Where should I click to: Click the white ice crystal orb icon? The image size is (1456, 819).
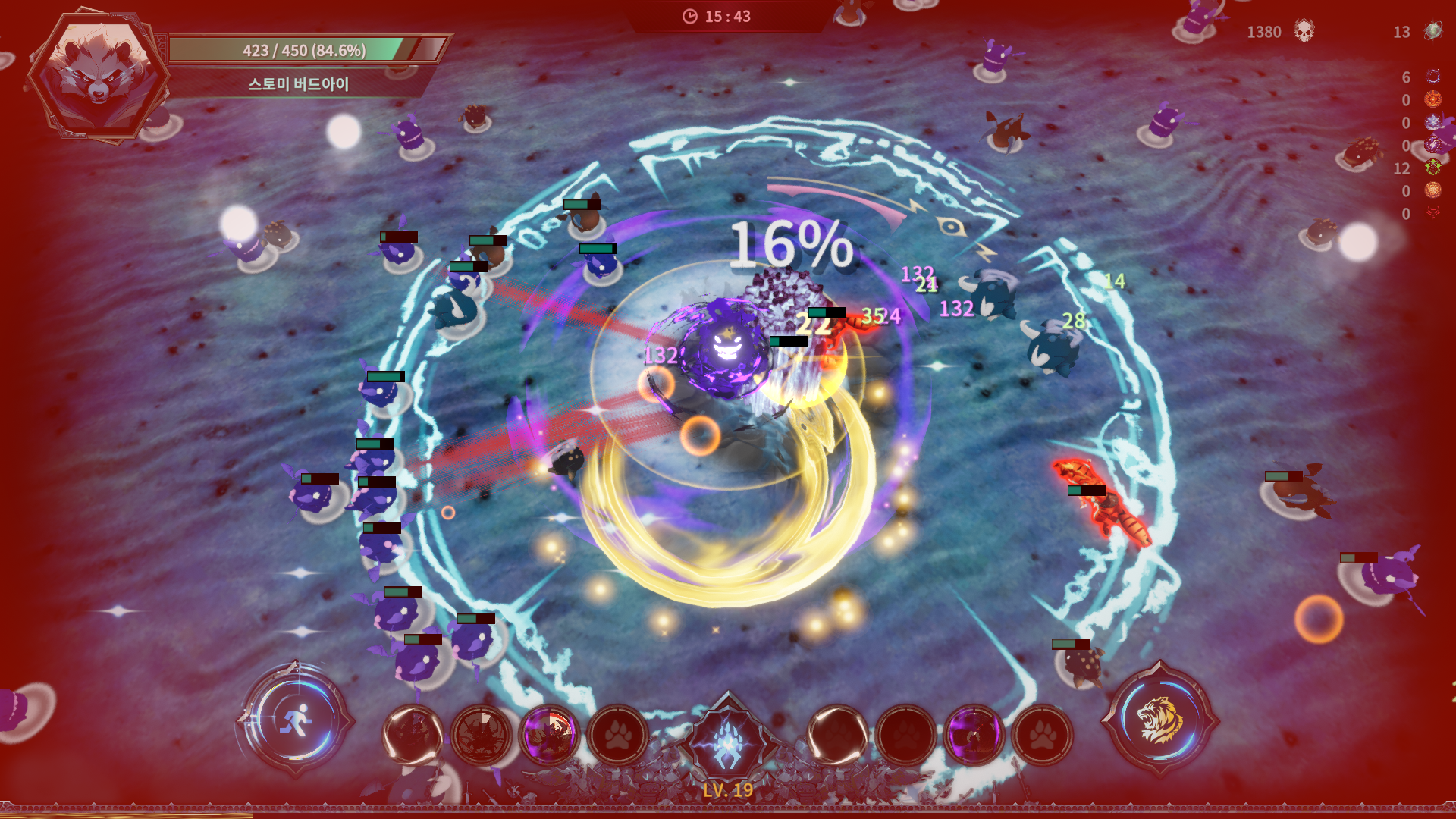pos(1432,122)
